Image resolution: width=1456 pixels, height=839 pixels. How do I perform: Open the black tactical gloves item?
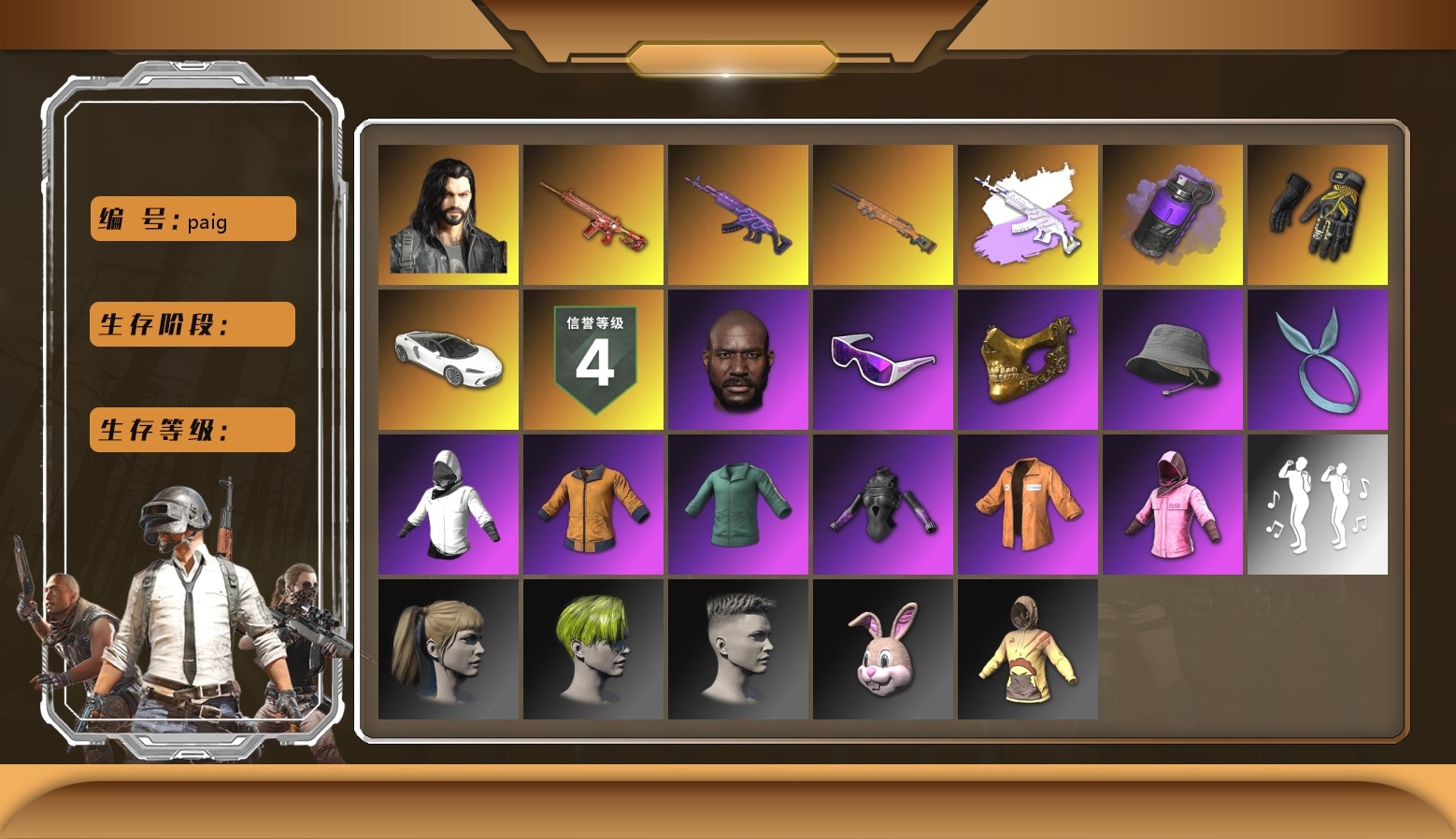[1318, 213]
